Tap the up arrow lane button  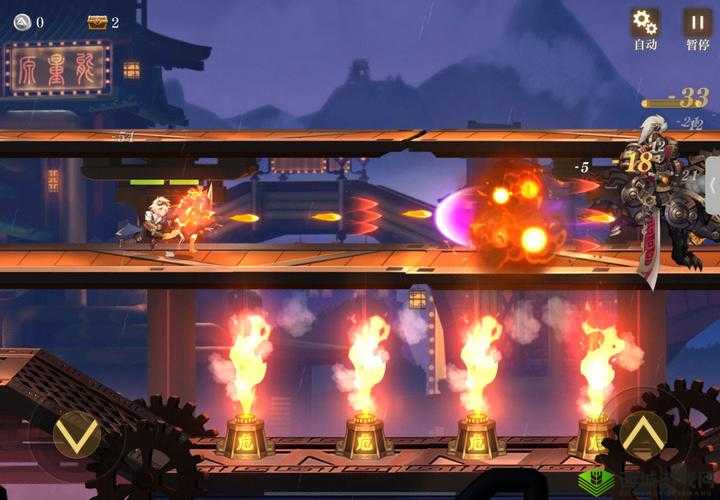pyautogui.click(x=643, y=433)
